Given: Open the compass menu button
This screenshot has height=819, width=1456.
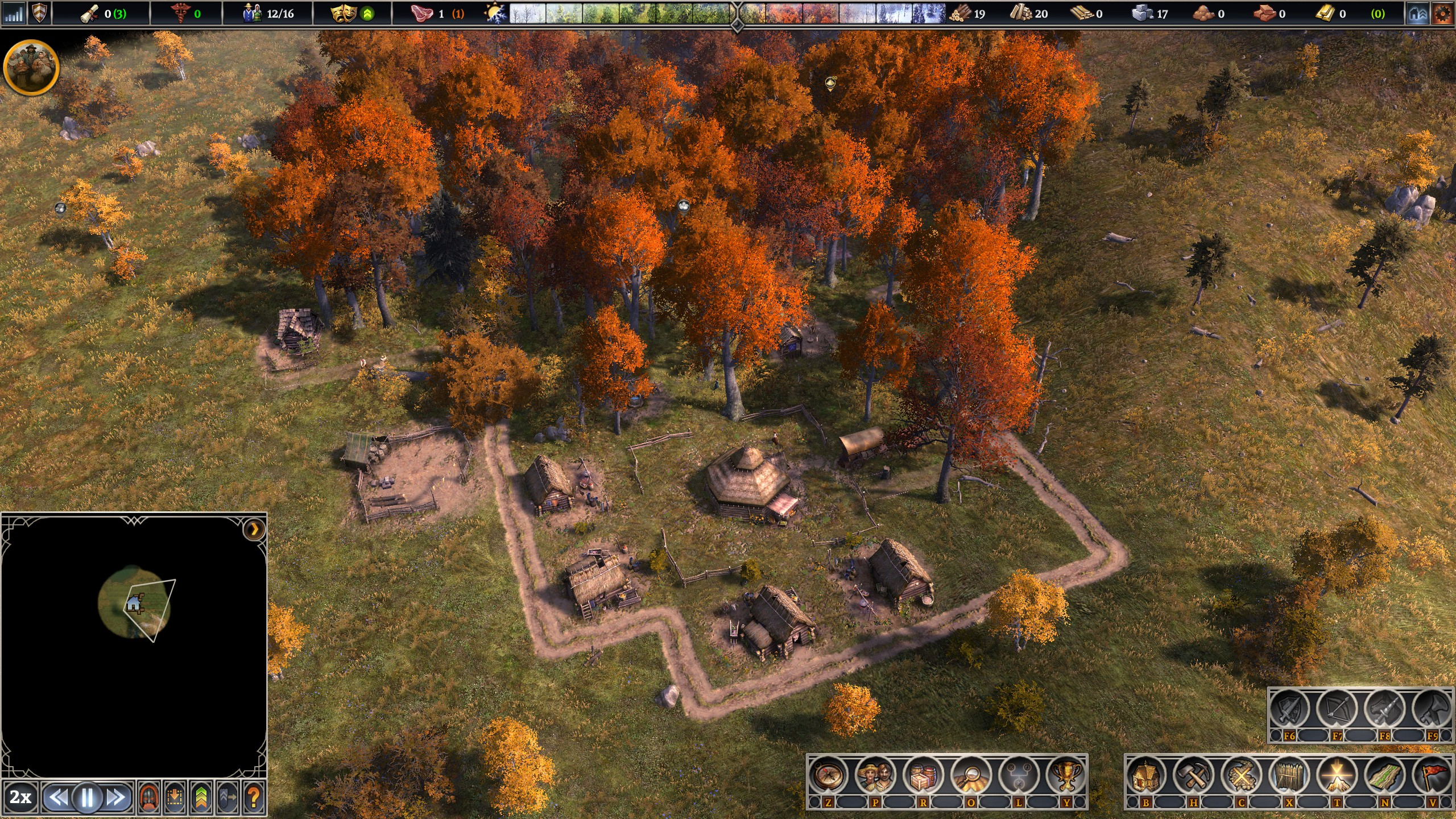Looking at the screenshot, I should click(828, 776).
